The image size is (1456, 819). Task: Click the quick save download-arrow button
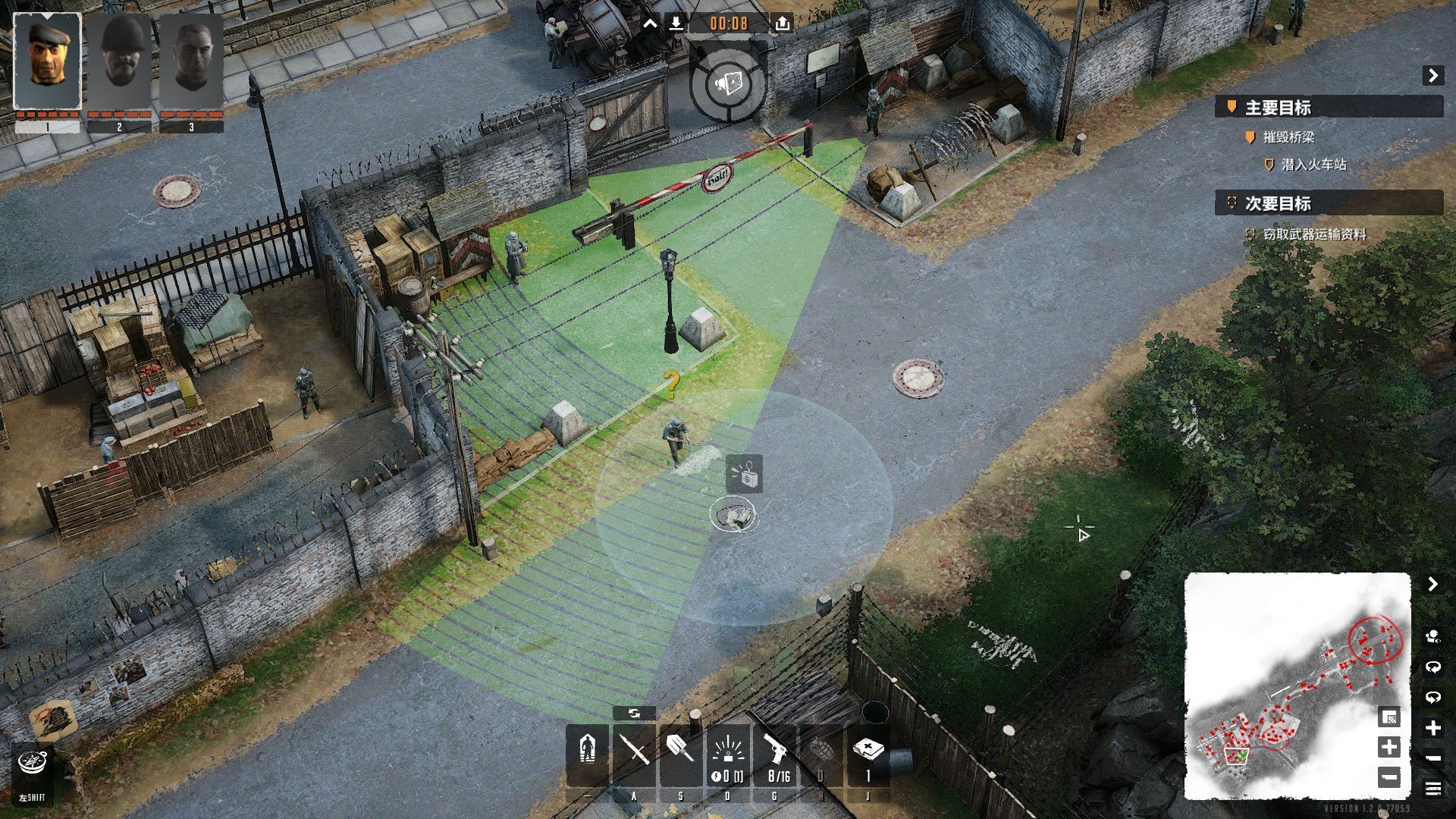coord(676,24)
